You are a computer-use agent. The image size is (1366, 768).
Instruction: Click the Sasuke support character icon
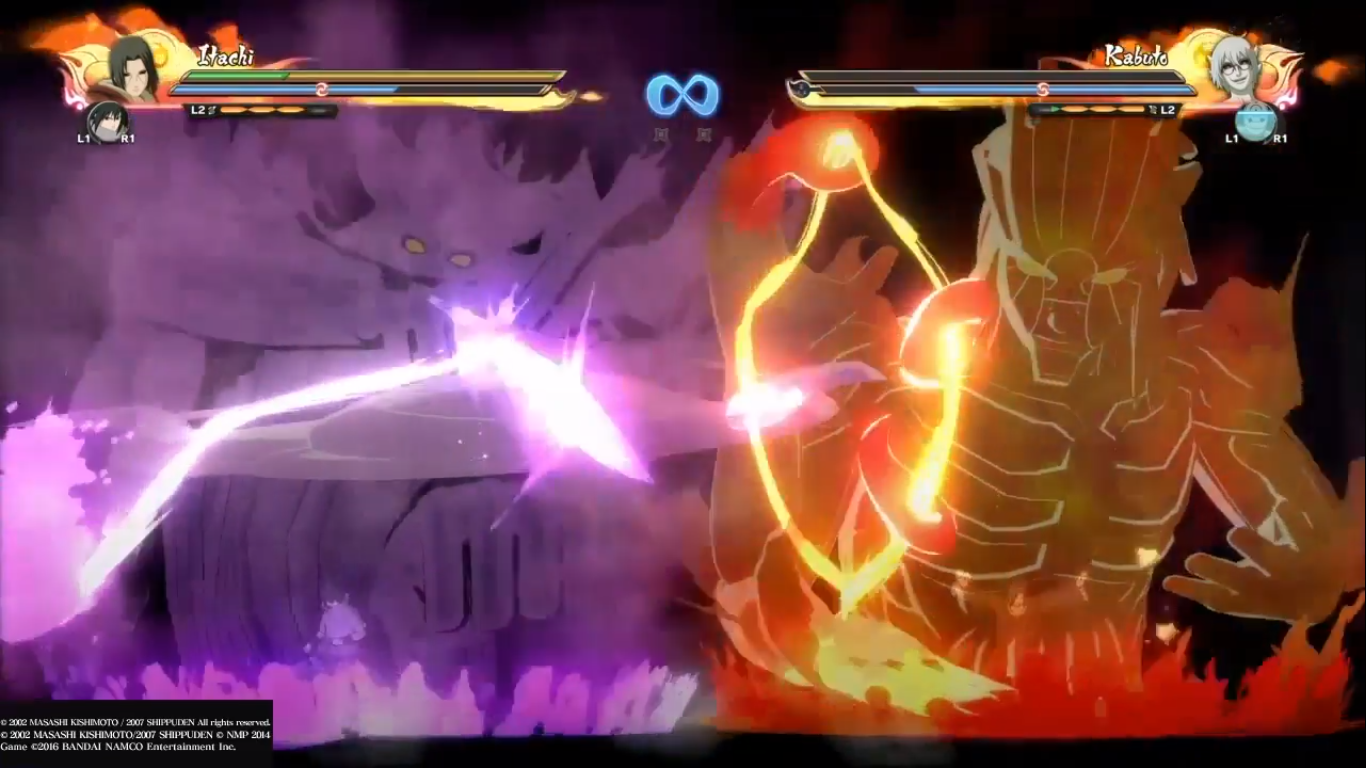click(107, 123)
